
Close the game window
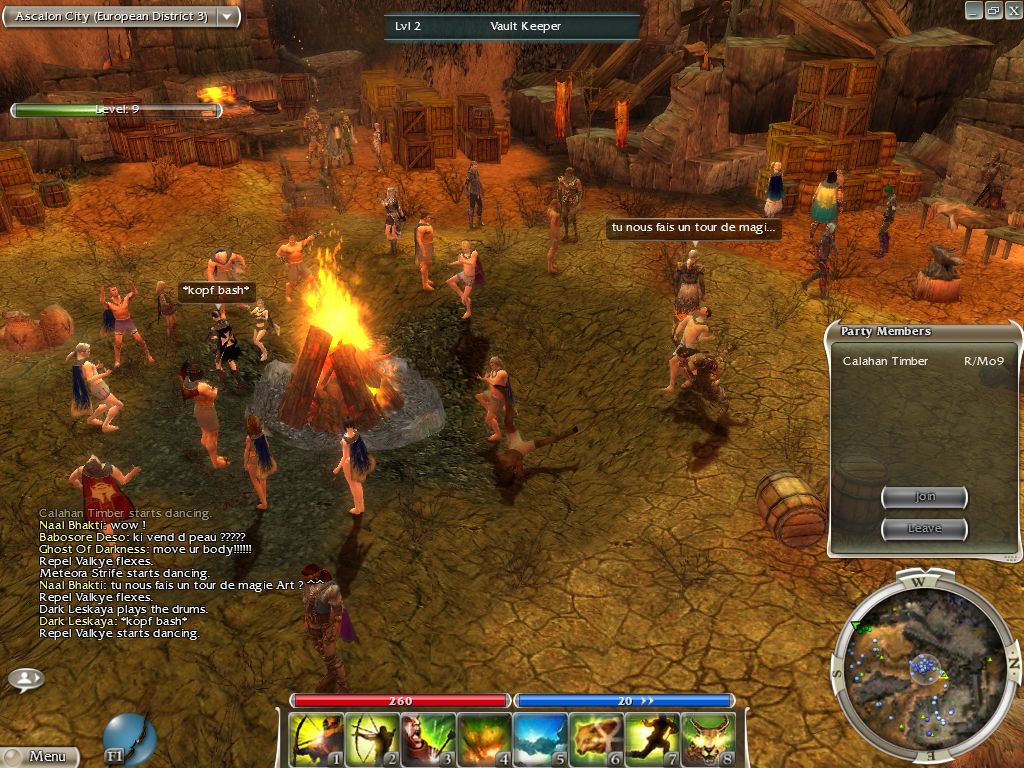tap(1012, 10)
